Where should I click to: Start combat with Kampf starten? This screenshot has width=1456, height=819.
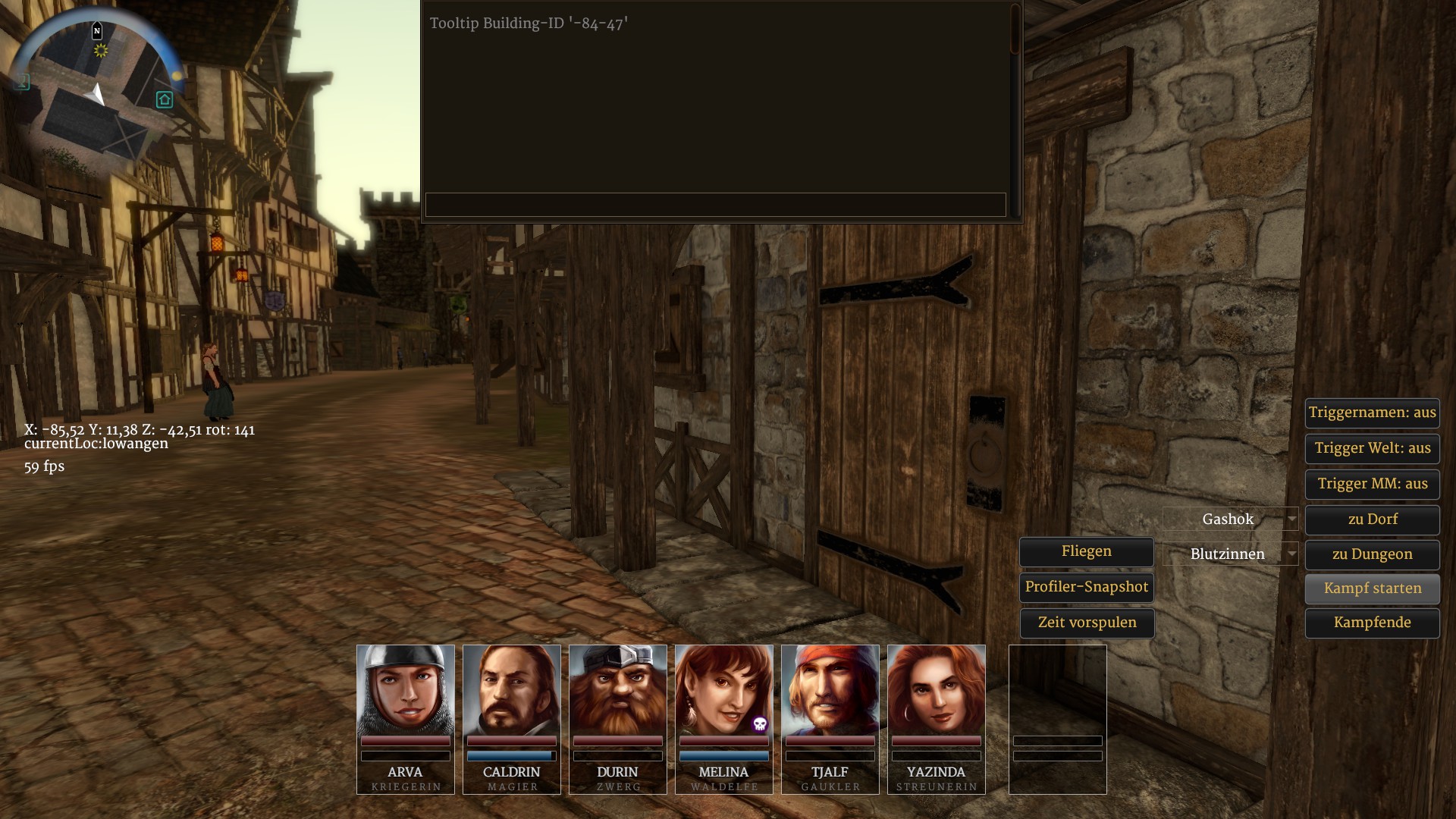coord(1372,588)
